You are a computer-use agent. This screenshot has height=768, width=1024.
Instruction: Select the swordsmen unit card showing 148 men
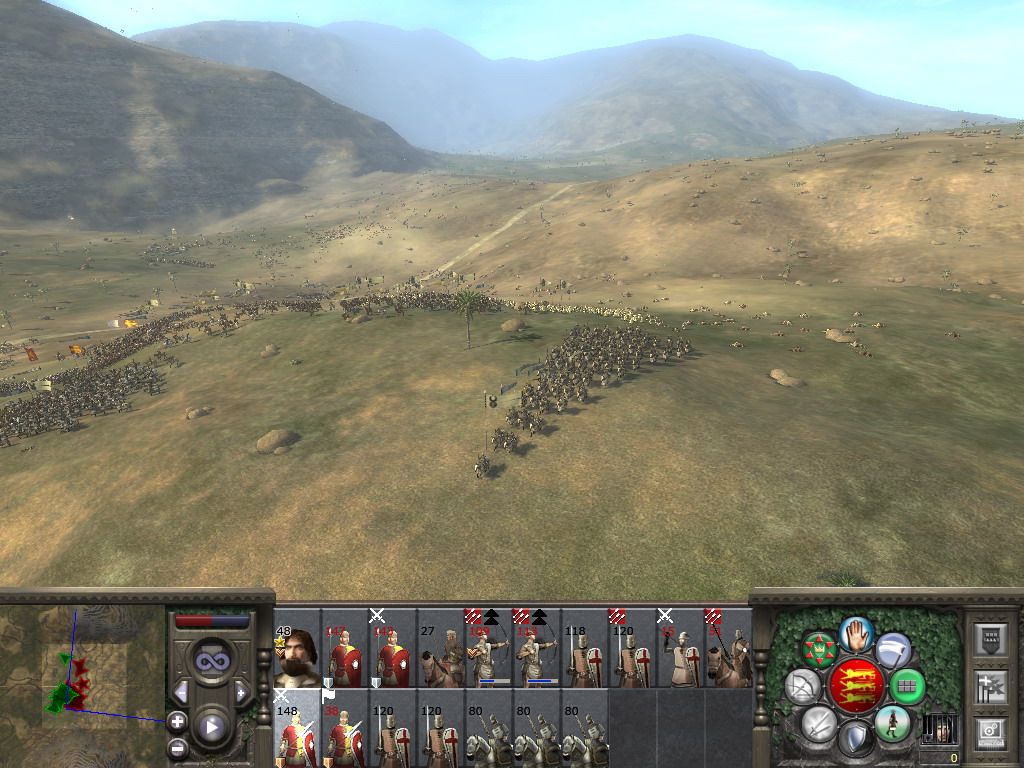(297, 729)
